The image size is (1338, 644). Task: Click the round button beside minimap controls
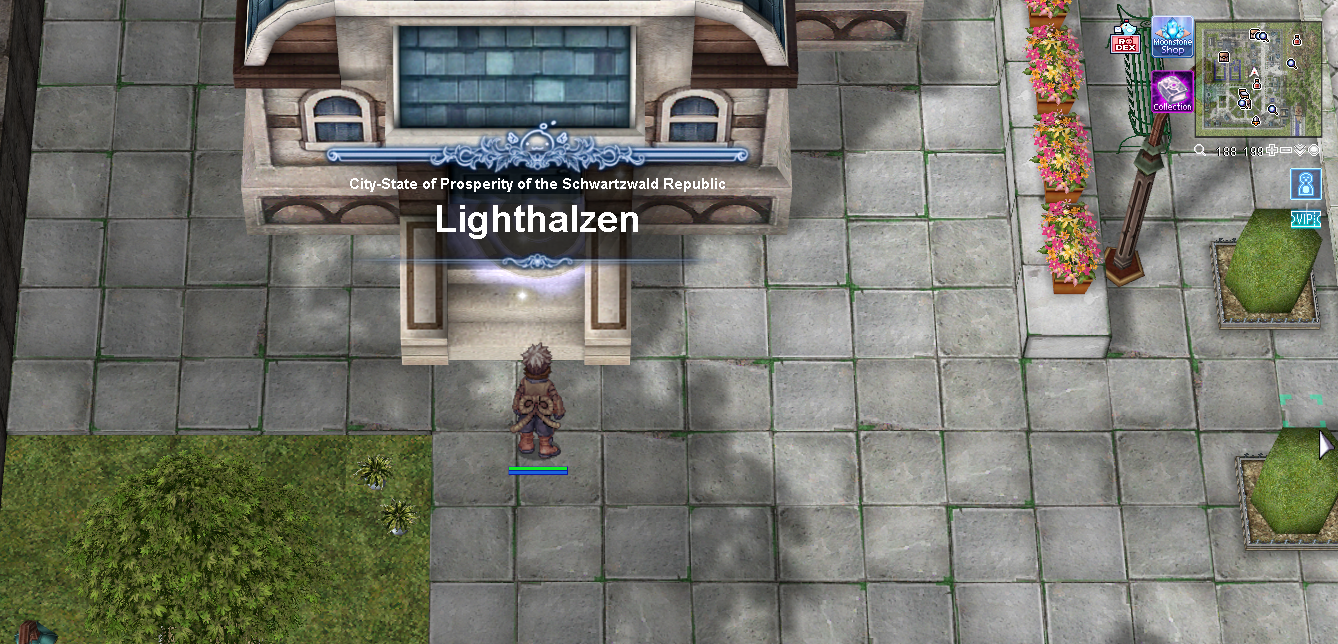[x=1314, y=151]
